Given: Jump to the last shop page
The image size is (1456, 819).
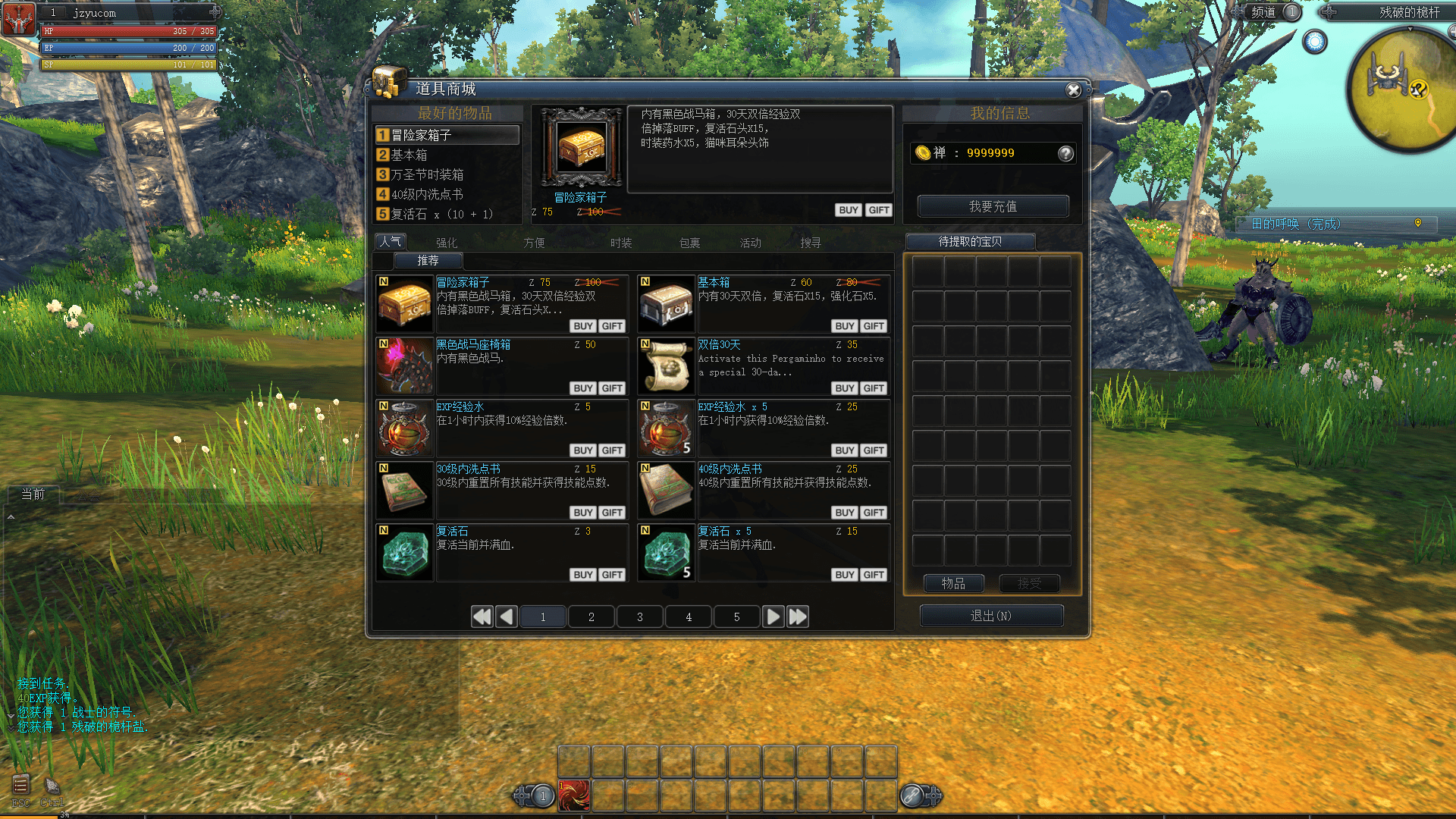Looking at the screenshot, I should (798, 617).
